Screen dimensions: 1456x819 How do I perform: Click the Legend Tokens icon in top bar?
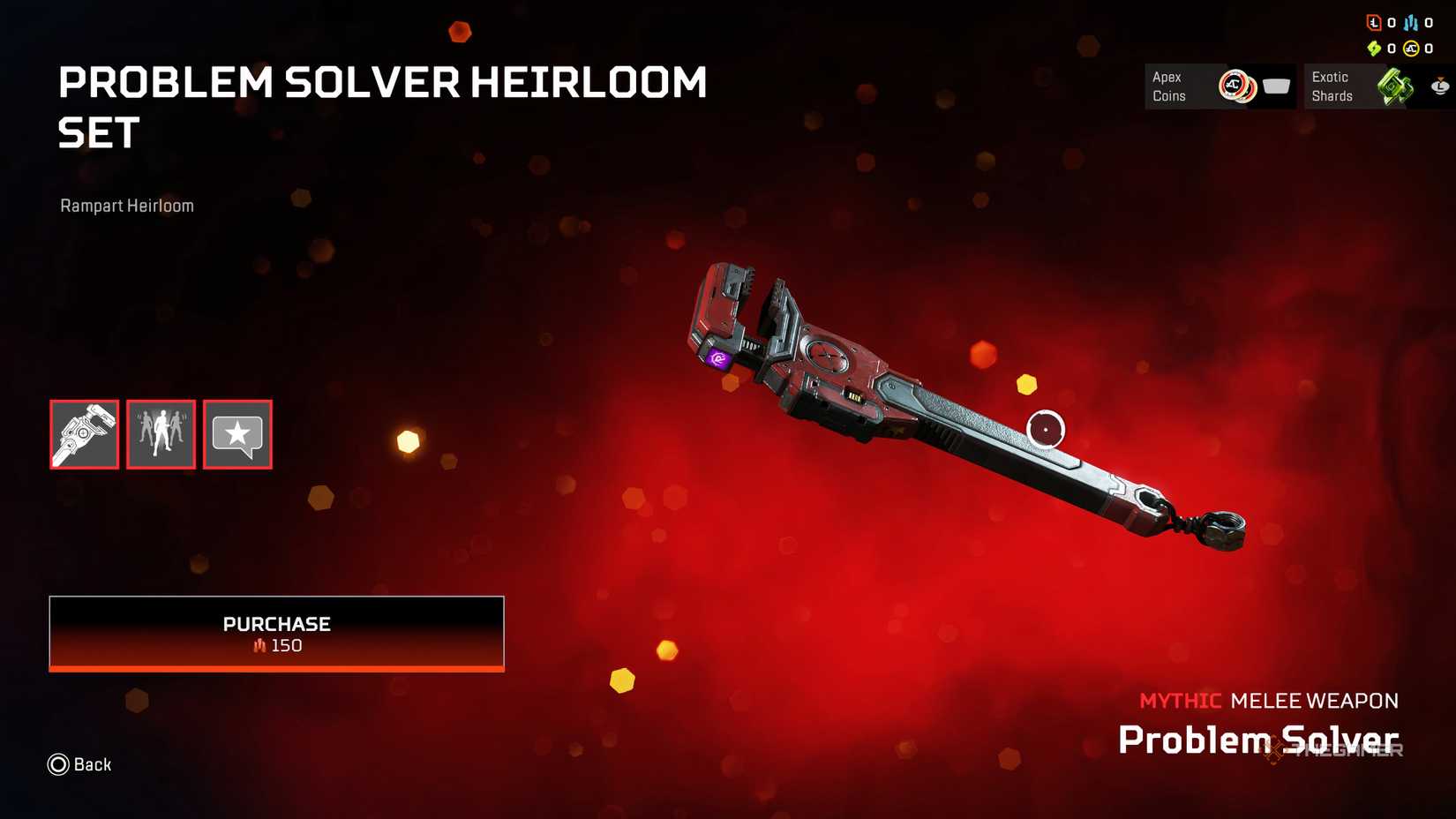[1374, 23]
